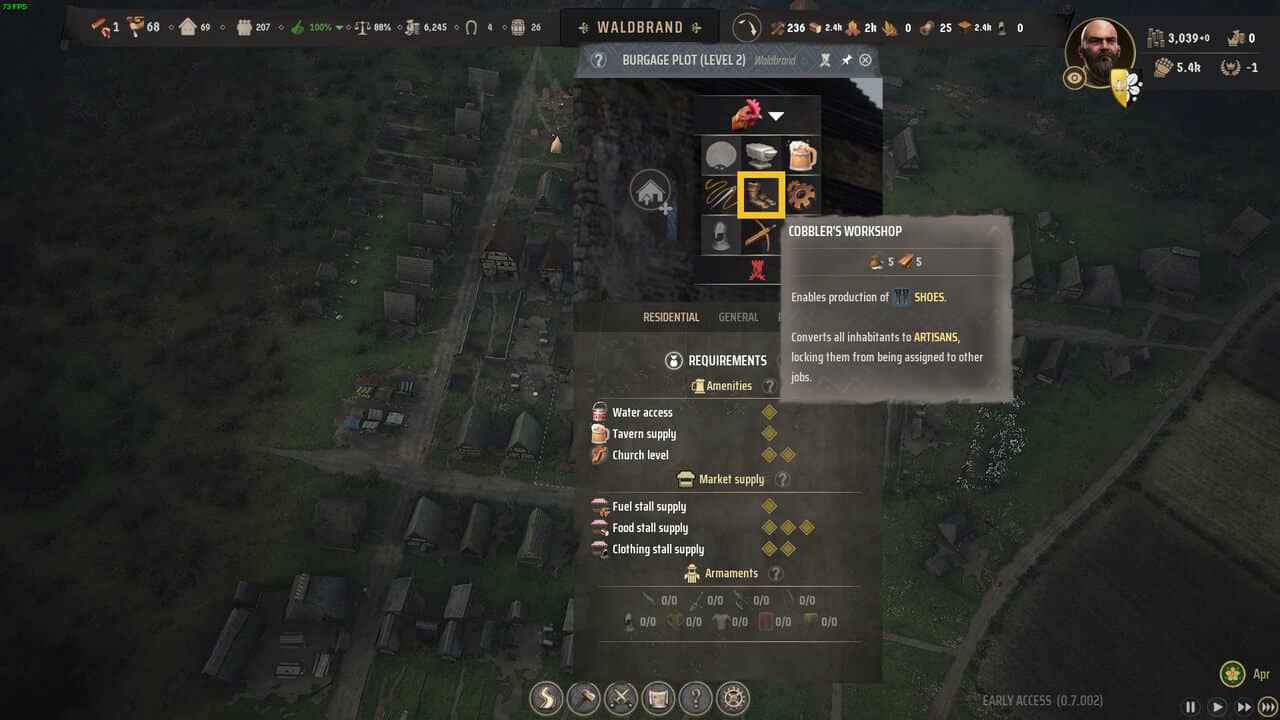Pause the game with the pause control
Image resolution: width=1280 pixels, height=720 pixels.
point(1191,706)
